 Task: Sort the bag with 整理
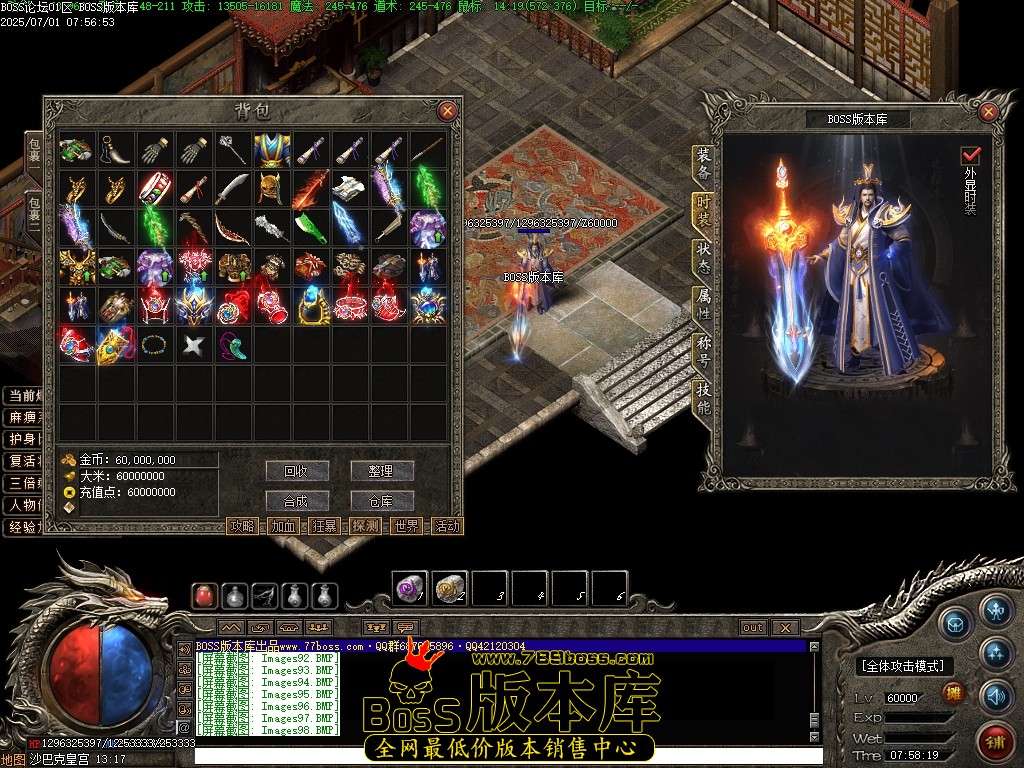click(x=381, y=471)
